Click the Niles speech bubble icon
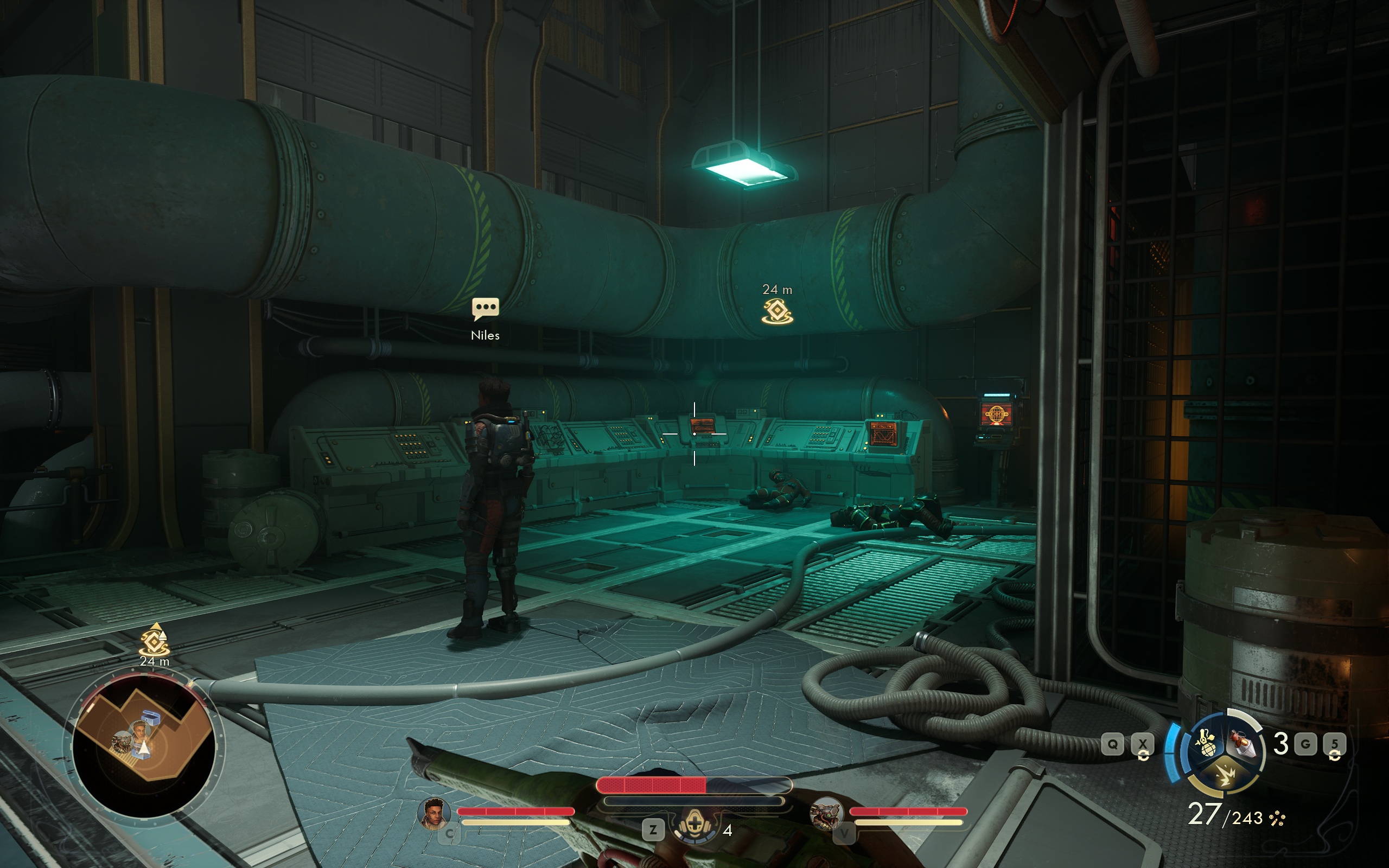1389x868 pixels. [485, 308]
